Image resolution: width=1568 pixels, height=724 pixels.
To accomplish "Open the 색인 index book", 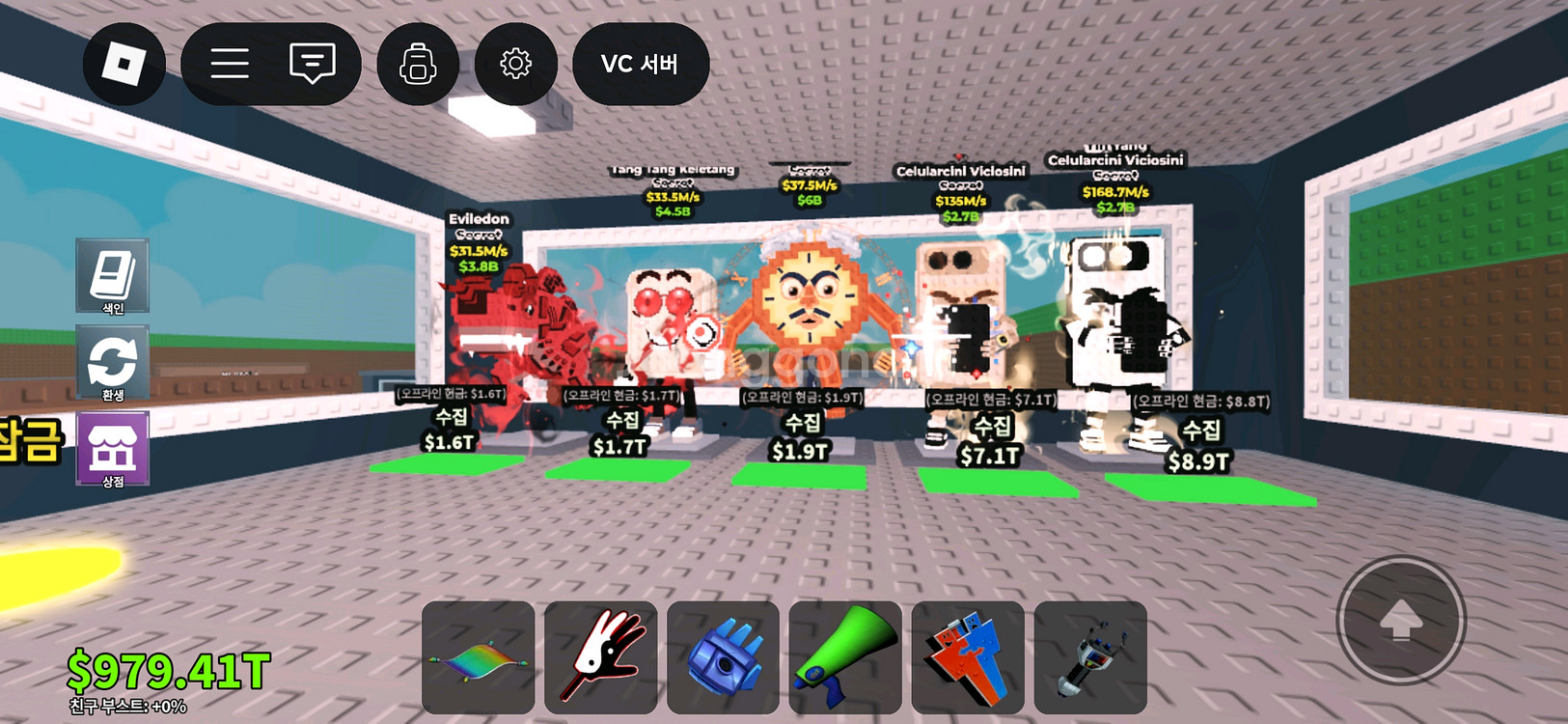I will pyautogui.click(x=113, y=275).
